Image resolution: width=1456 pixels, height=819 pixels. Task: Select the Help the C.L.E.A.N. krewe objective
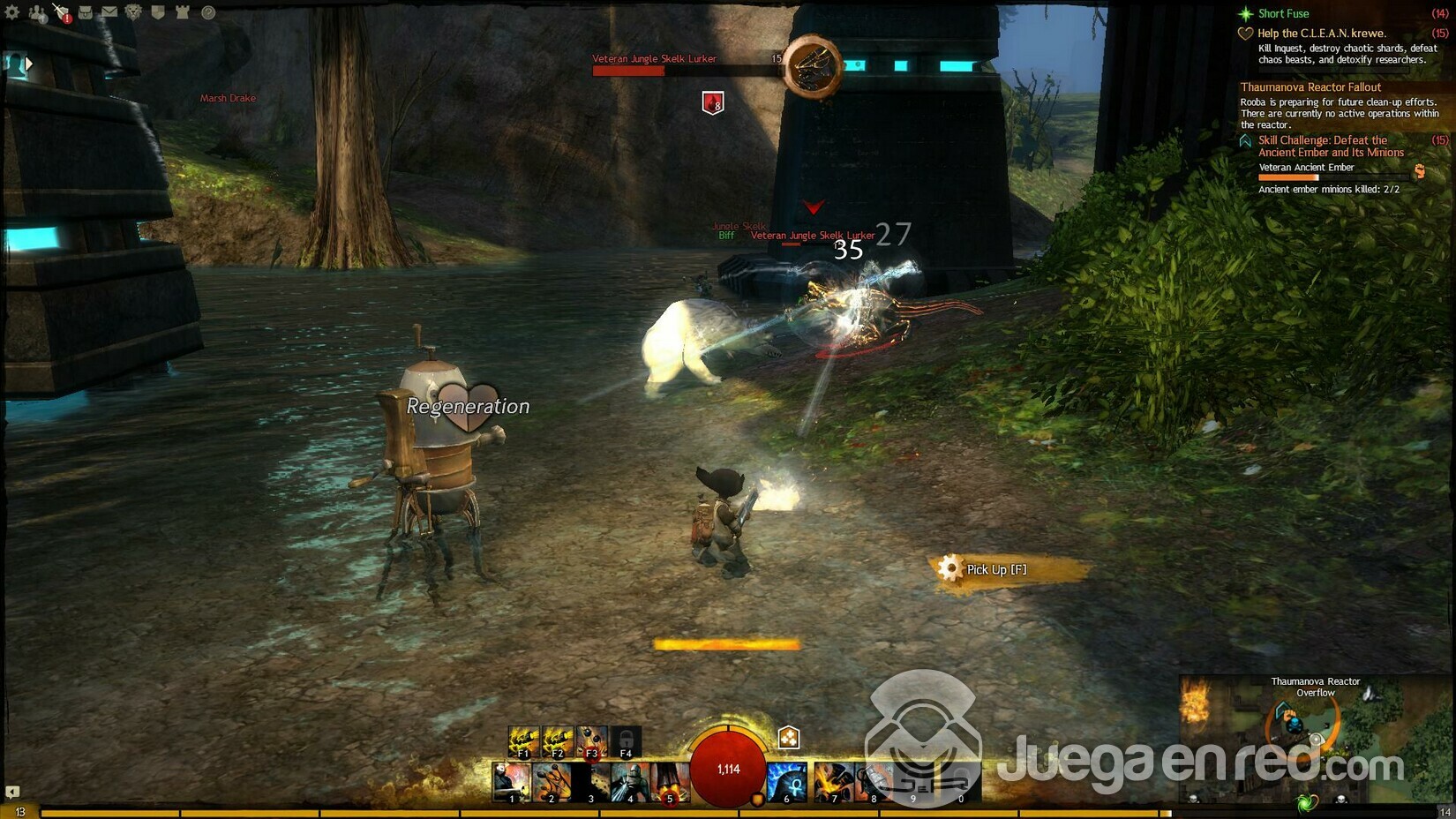pyautogui.click(x=1321, y=34)
